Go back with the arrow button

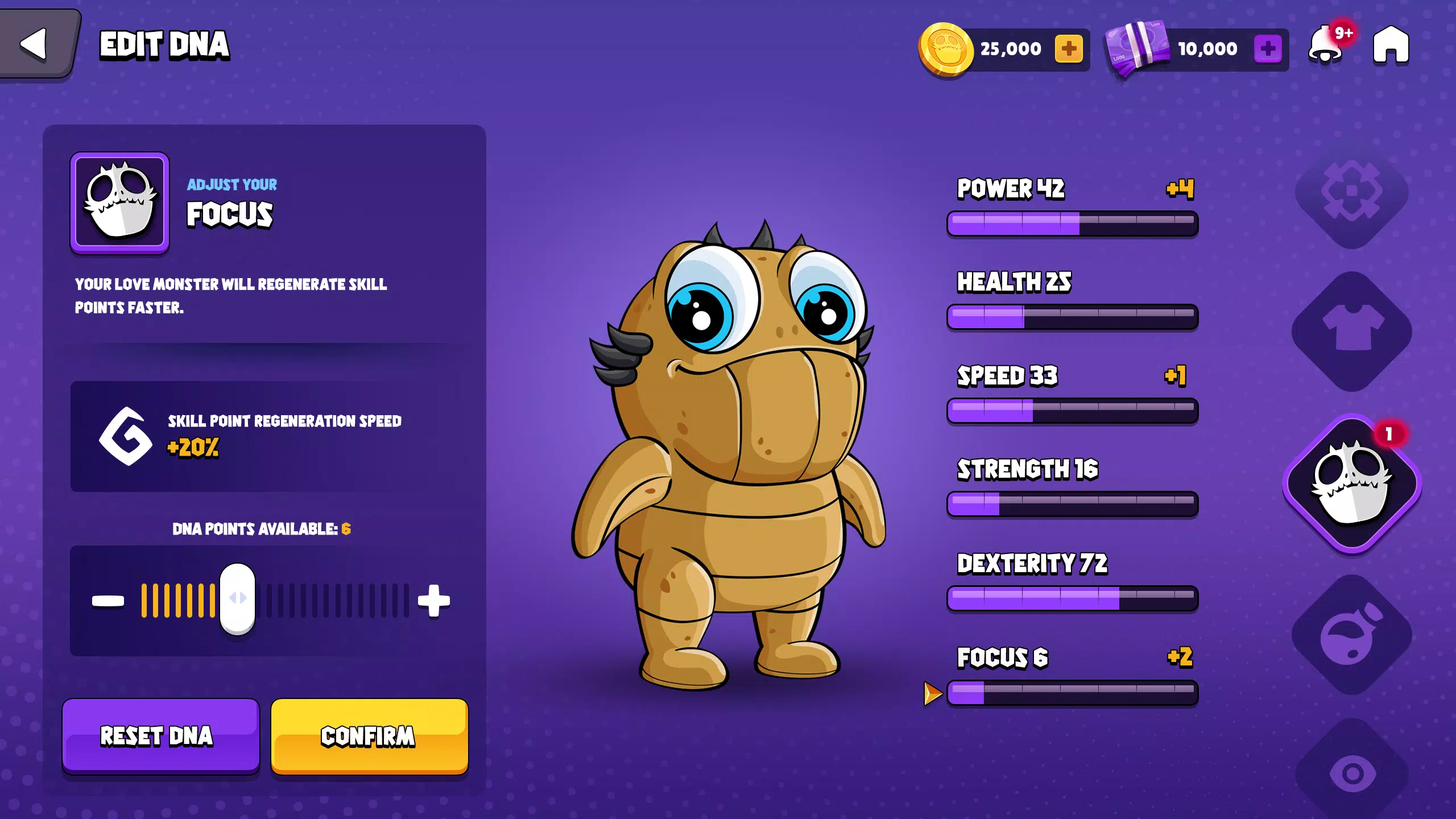pyautogui.click(x=34, y=44)
